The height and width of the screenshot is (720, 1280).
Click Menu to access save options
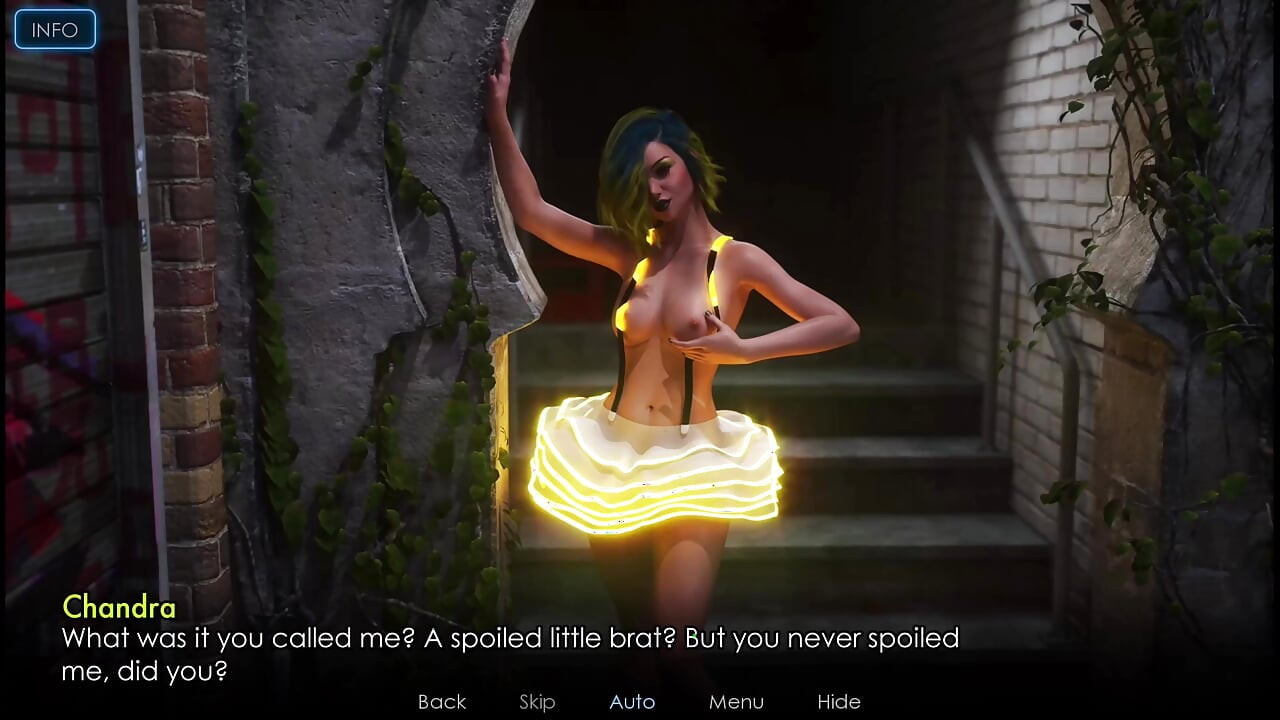click(736, 701)
